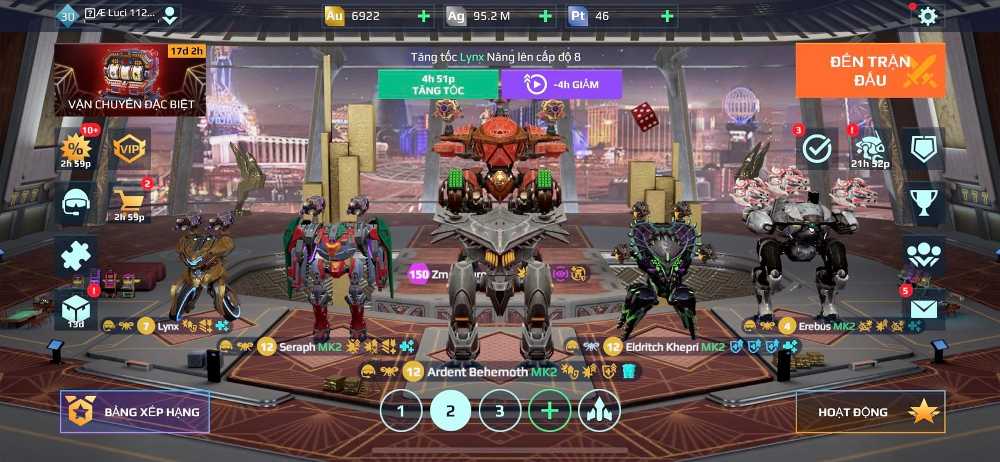The height and width of the screenshot is (462, 1000).
Task: Activate the purple -4h GIẢM button
Action: (561, 84)
